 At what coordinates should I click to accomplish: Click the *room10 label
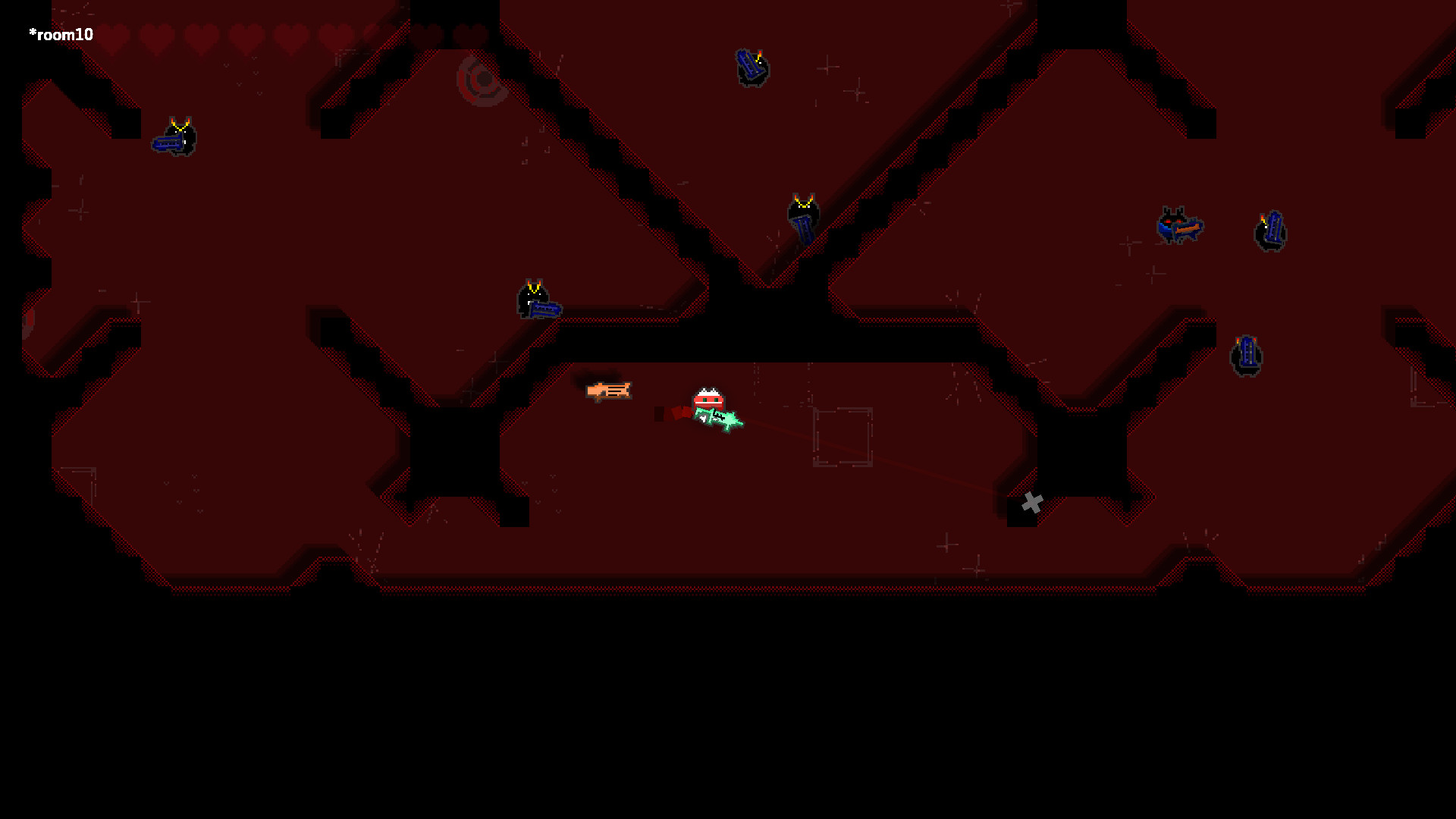61,33
